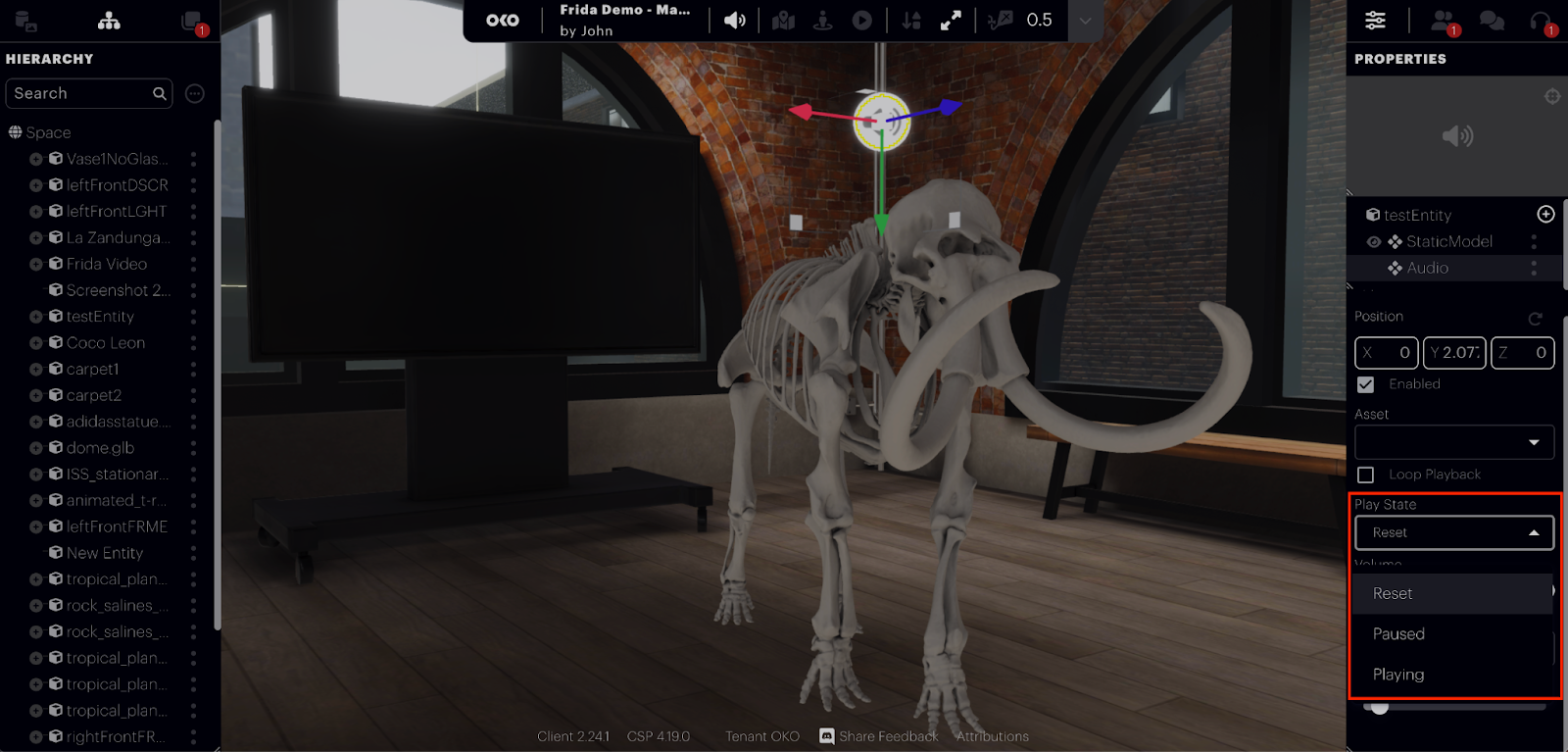Screen dimensions: 1568x752
Task: Open the Attributions link
Action: 992,736
